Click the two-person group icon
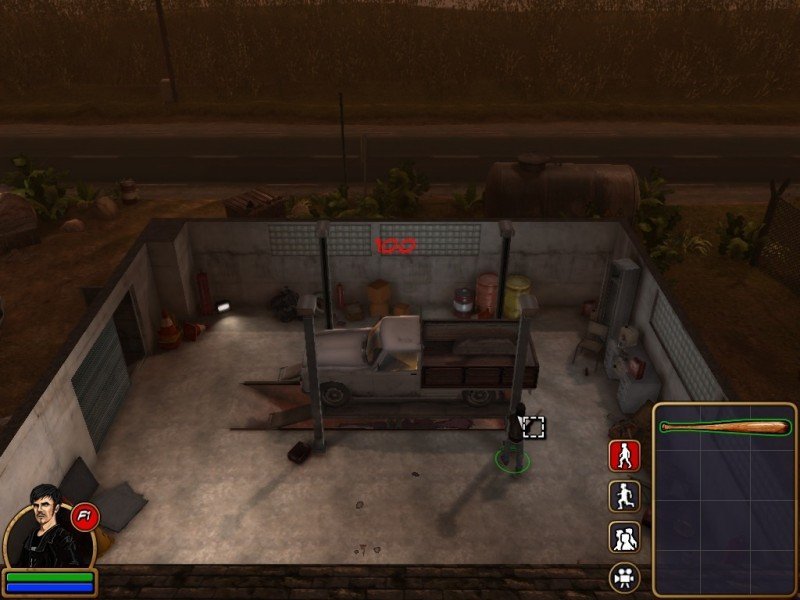 click(x=624, y=538)
